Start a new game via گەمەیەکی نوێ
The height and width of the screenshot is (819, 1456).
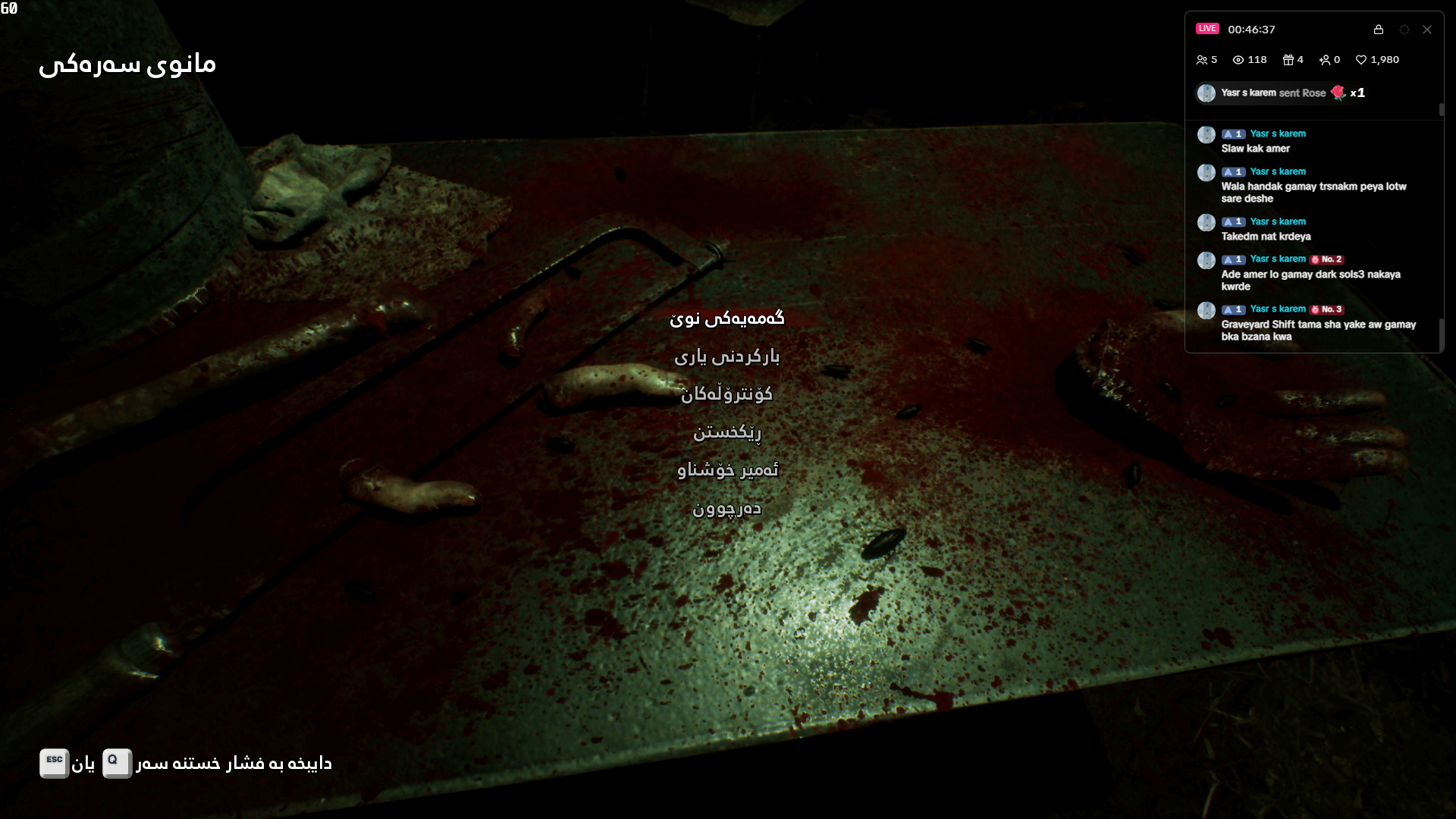[x=728, y=318]
